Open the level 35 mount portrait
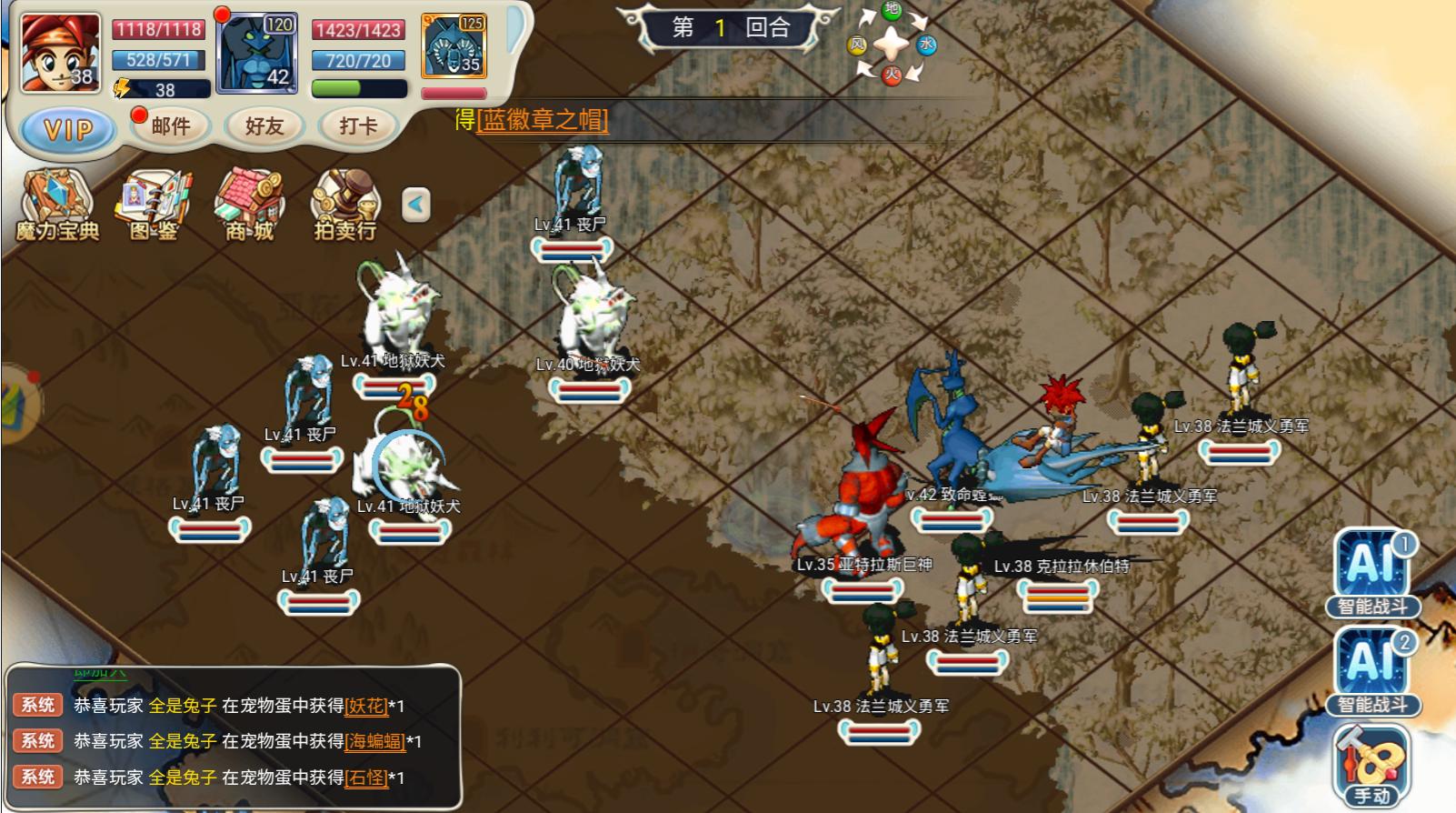 tap(454, 45)
